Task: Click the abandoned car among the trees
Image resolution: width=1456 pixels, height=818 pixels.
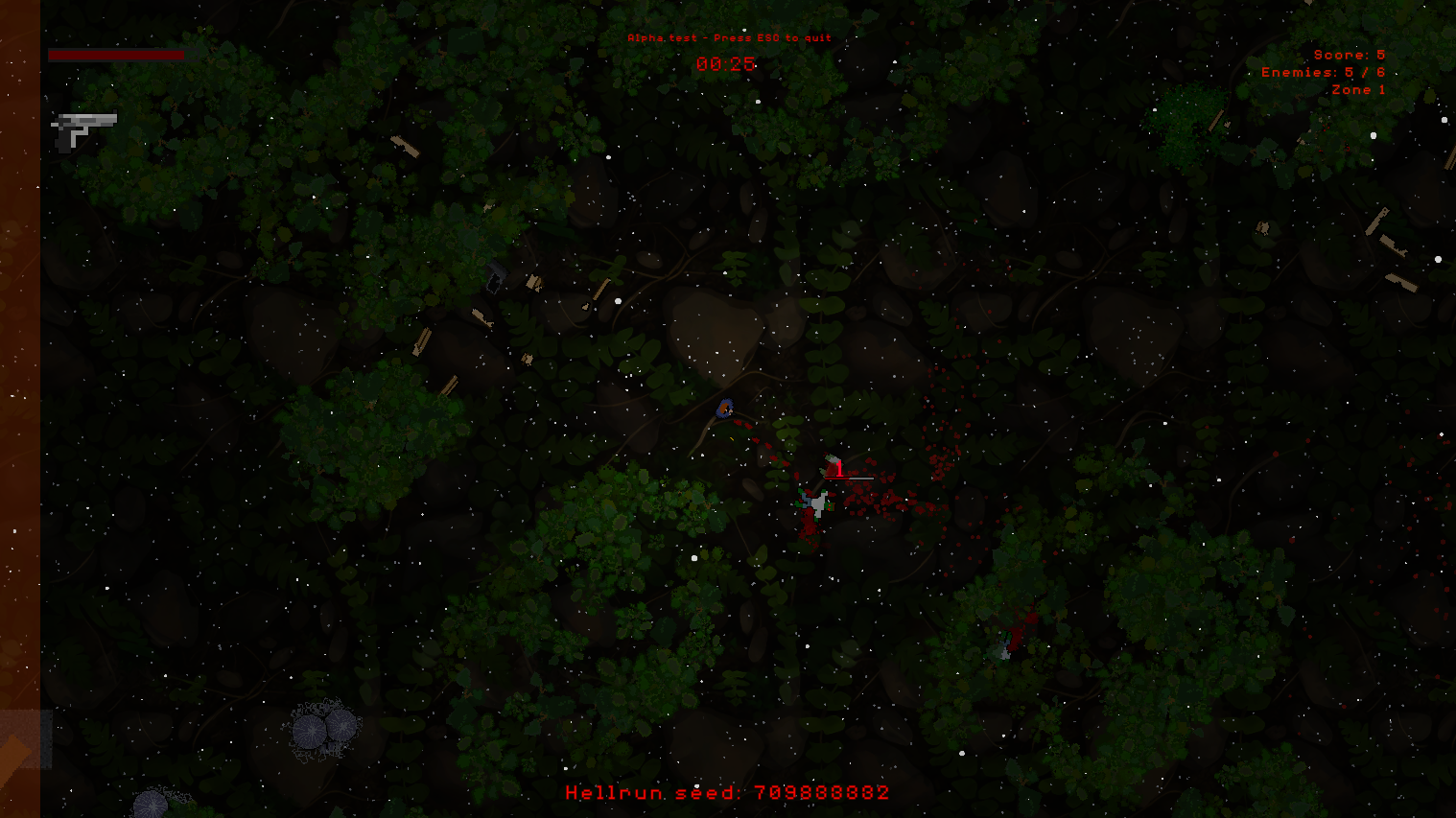Action: pos(496,276)
